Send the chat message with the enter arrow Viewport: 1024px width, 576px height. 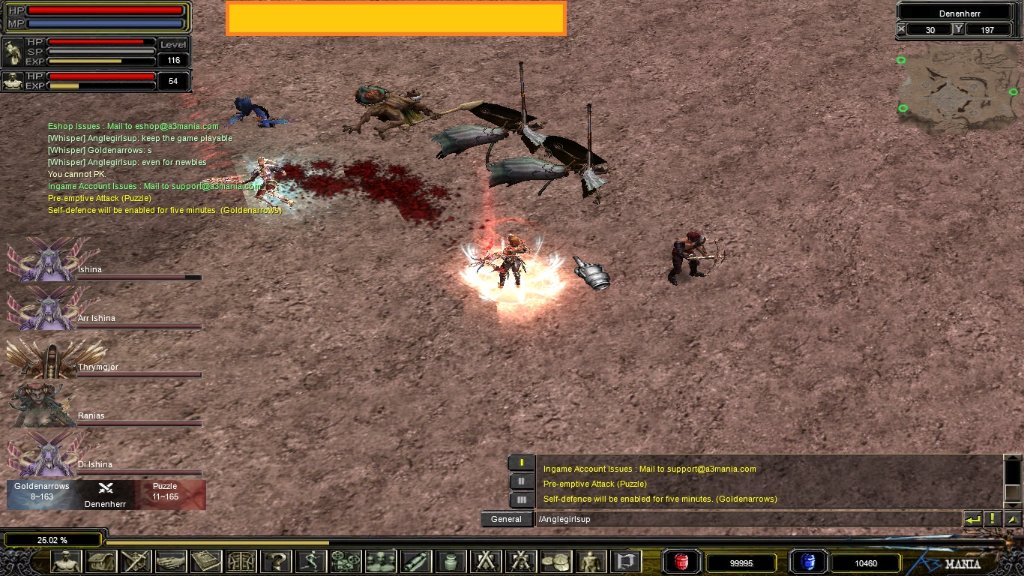click(972, 519)
